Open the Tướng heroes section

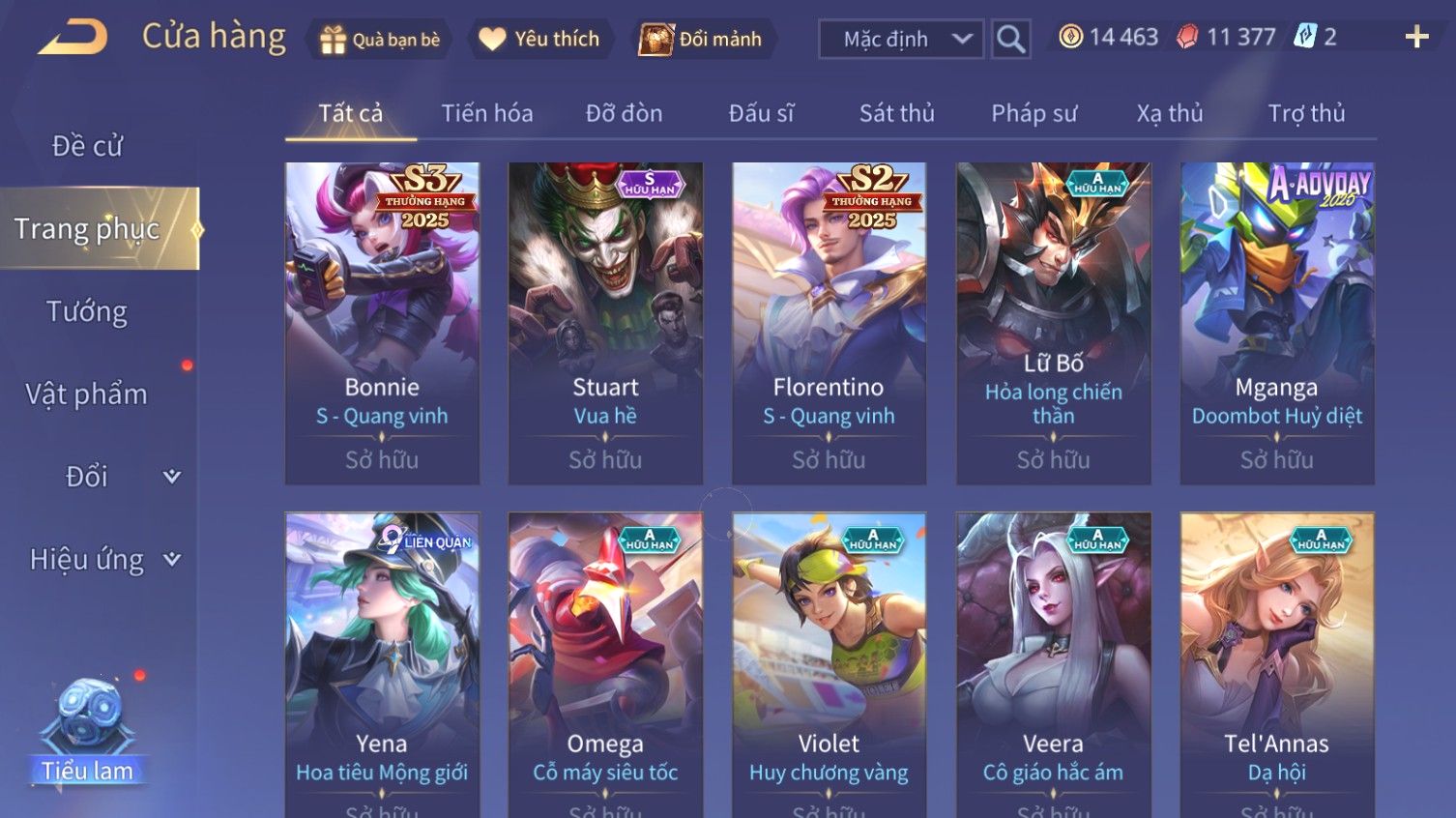point(87,311)
